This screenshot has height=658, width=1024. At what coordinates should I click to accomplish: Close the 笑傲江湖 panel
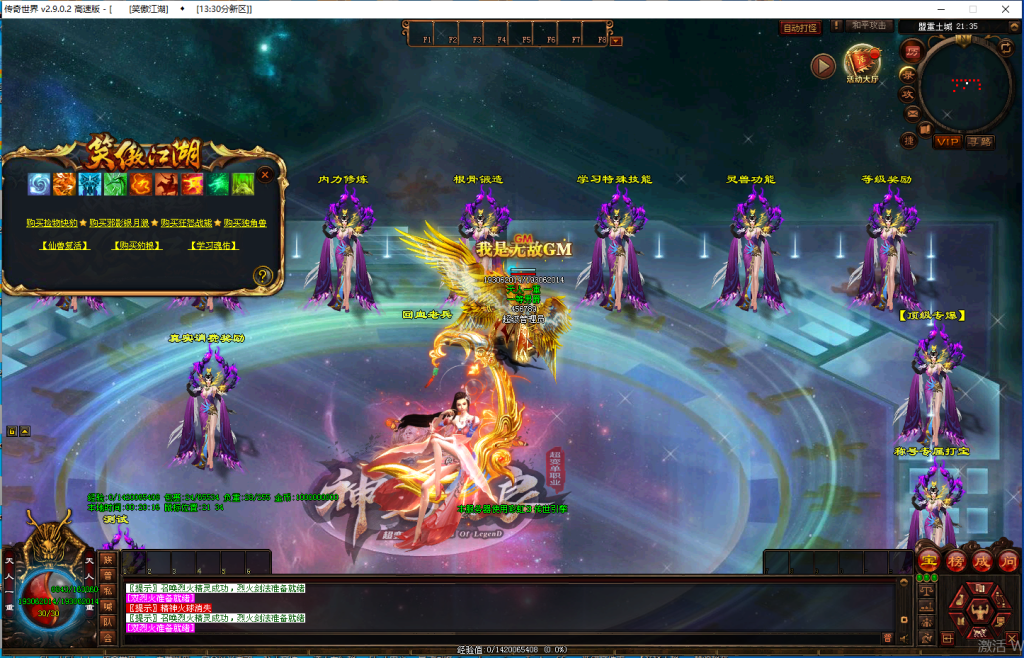(265, 174)
